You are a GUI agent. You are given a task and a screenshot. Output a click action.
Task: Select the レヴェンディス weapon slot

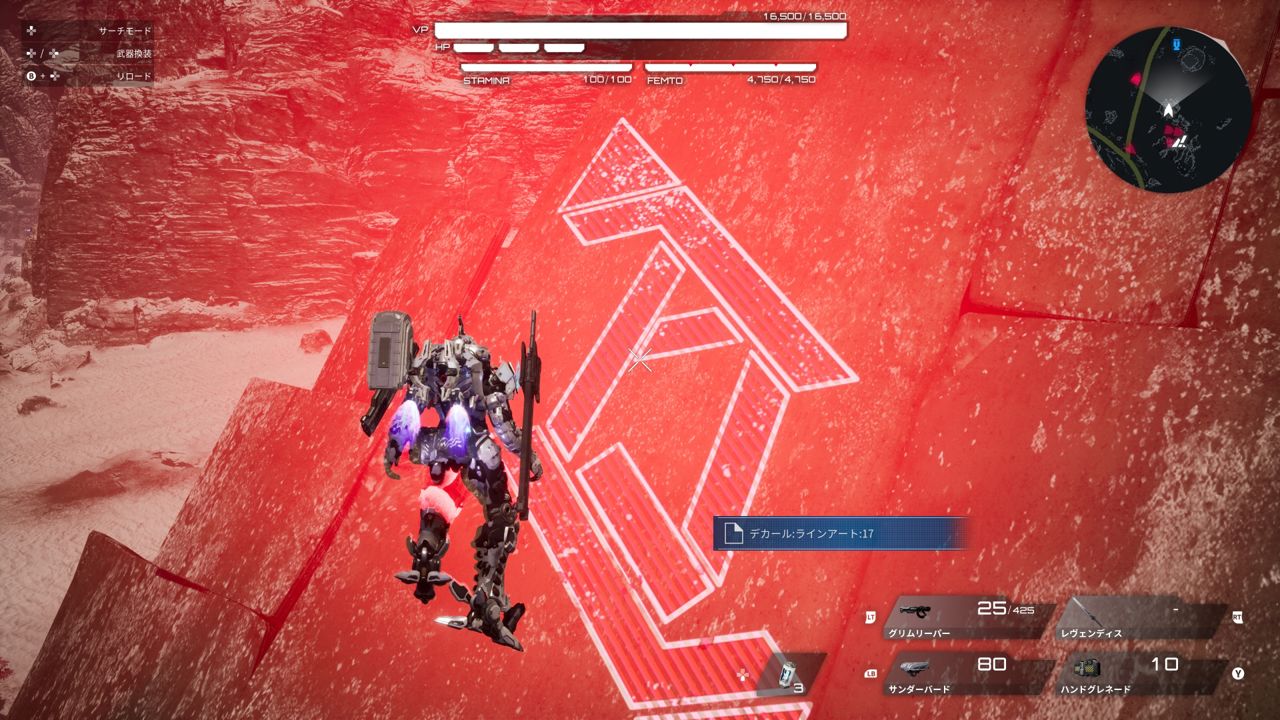pos(1140,619)
